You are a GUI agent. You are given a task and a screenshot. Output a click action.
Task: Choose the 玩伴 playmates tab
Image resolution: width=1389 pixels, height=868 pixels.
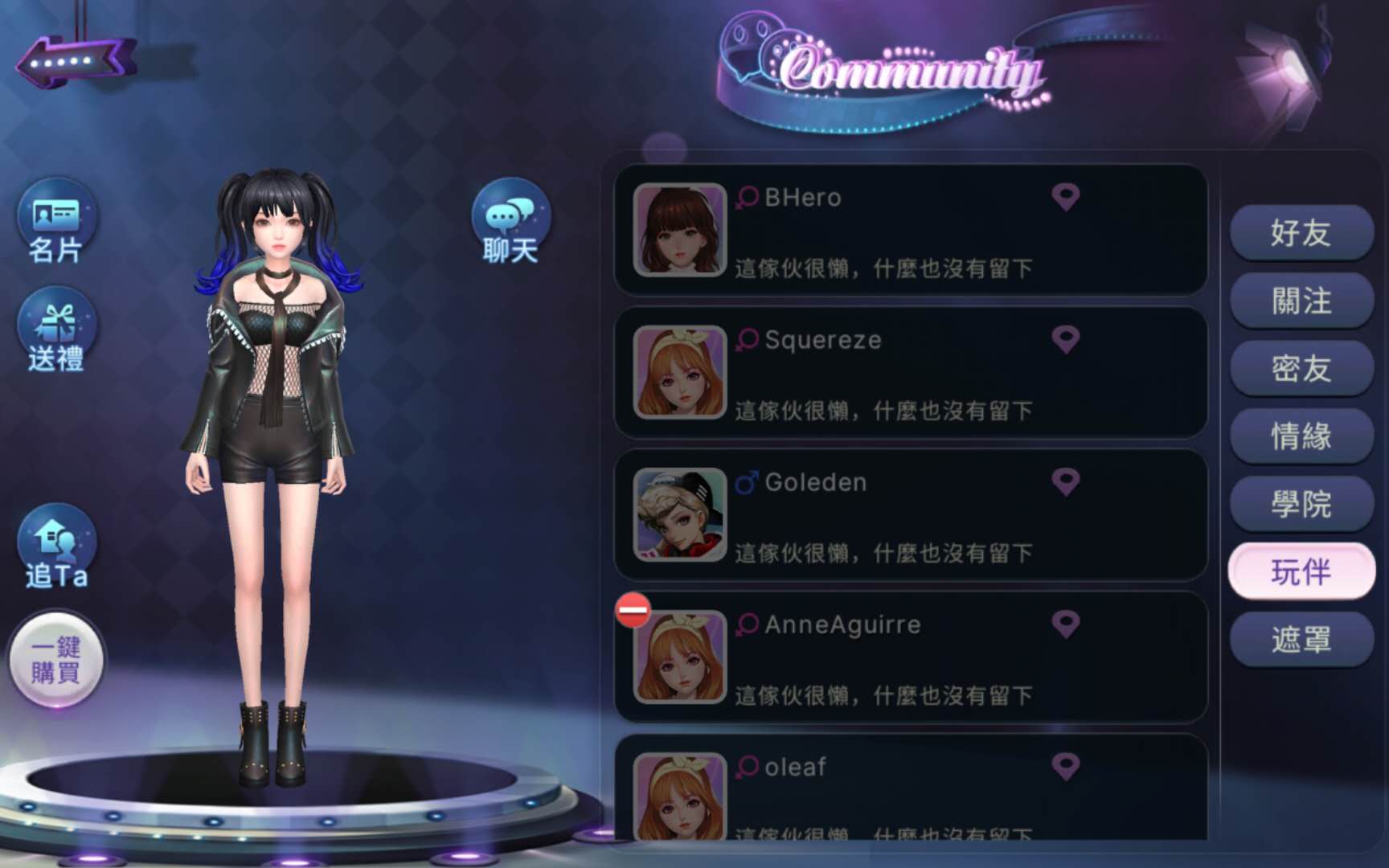pos(1301,571)
